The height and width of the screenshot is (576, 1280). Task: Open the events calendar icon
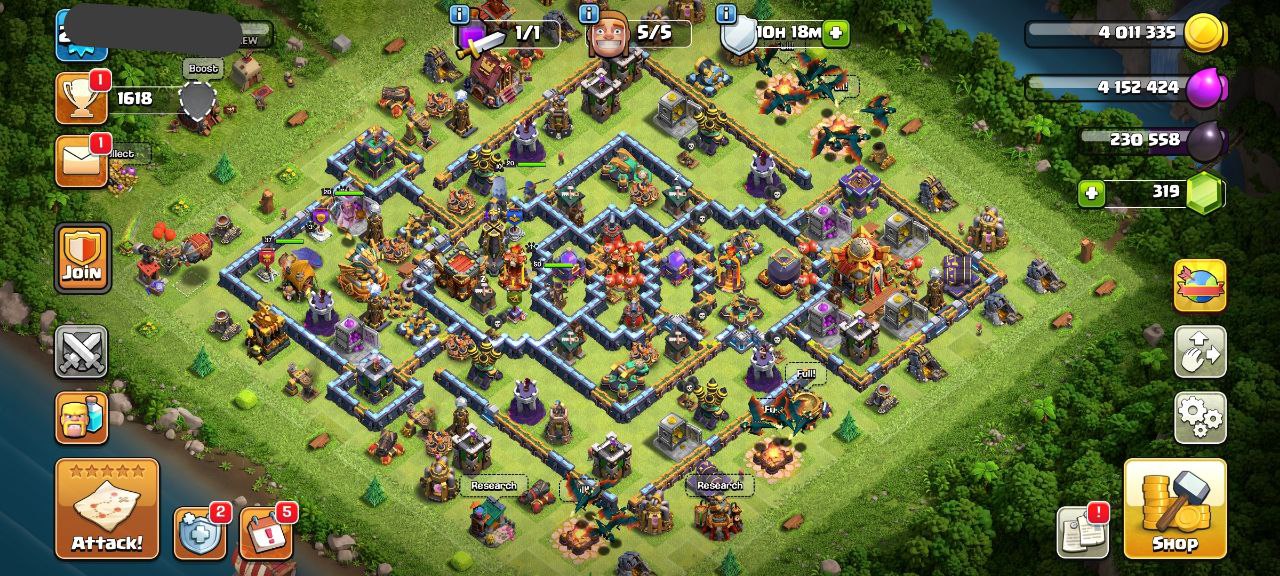266,533
